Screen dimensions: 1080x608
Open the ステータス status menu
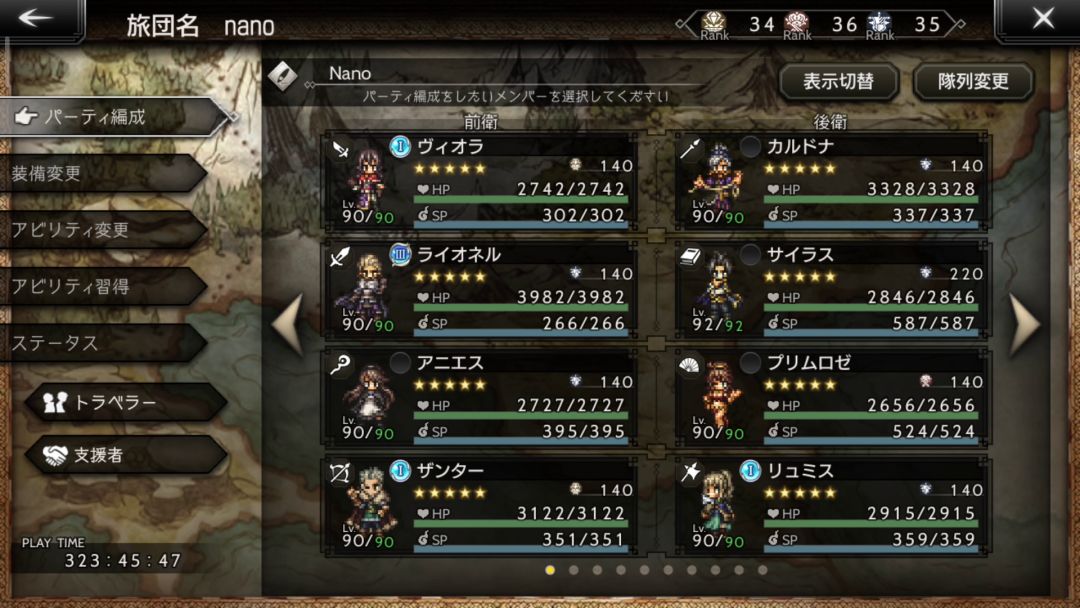click(100, 343)
